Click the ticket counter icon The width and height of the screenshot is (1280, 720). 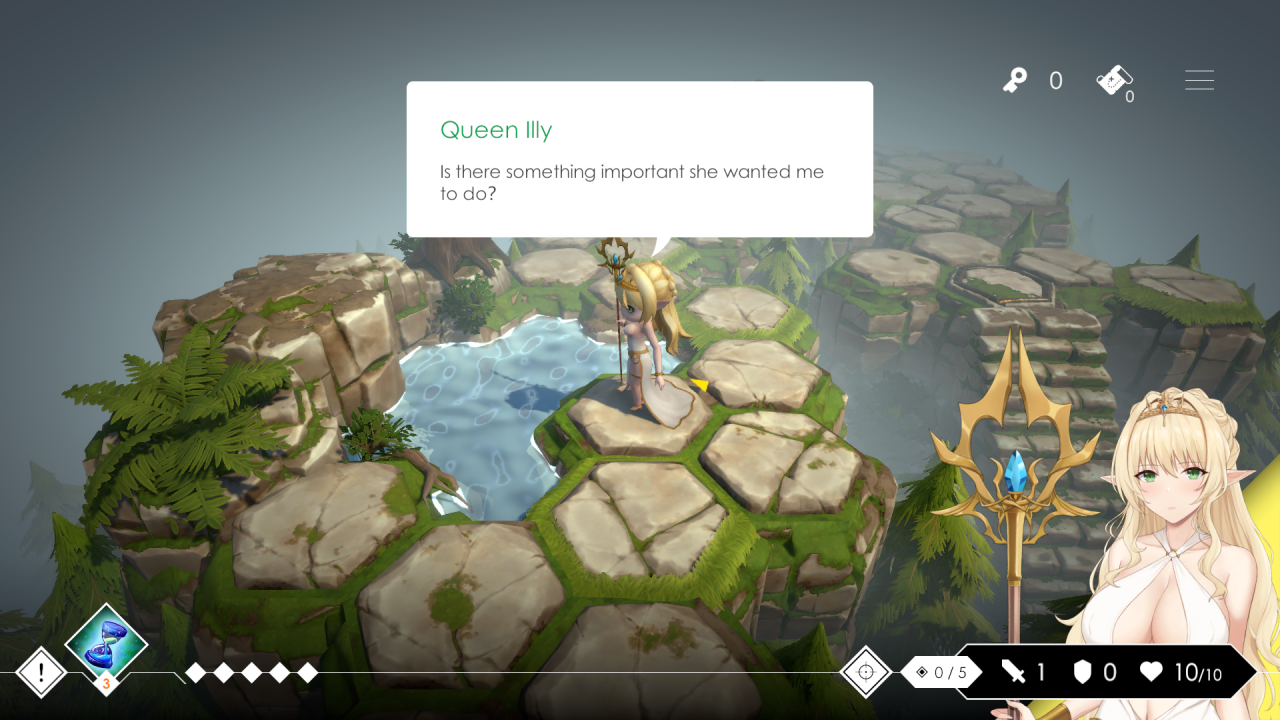coord(1114,80)
